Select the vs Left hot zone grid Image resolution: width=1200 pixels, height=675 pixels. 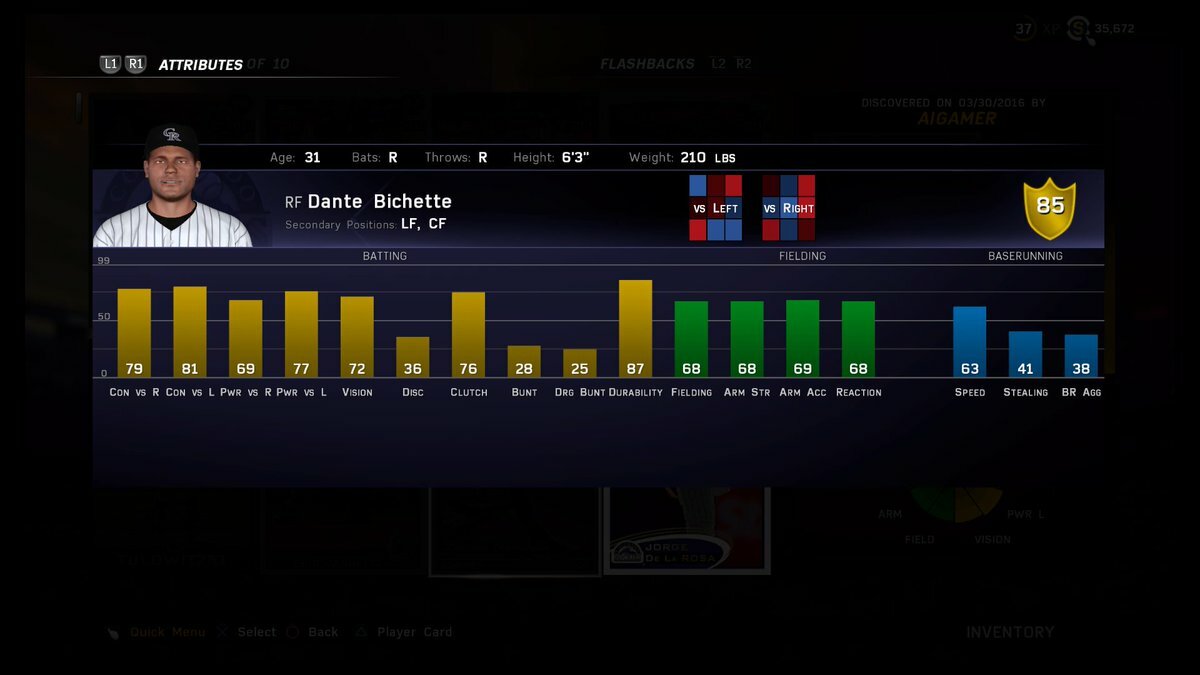tap(715, 208)
